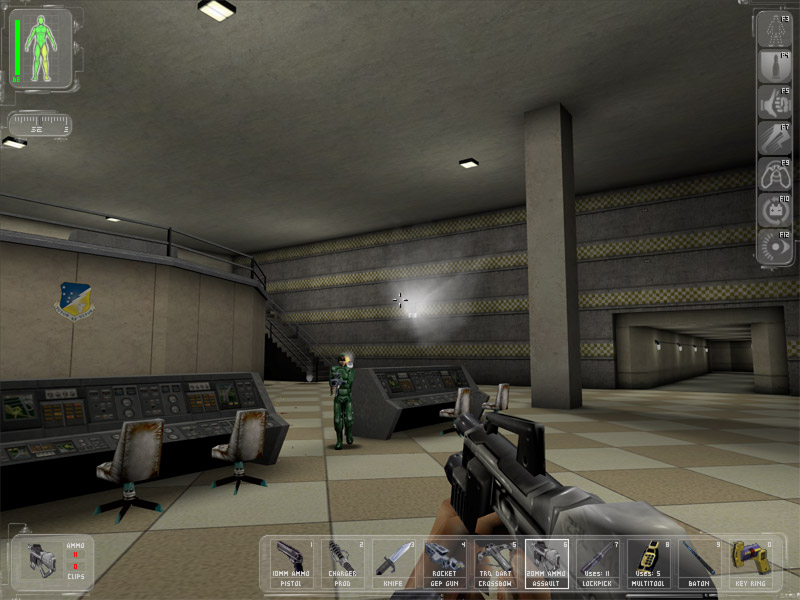Select the GEP Gun rocket launcher slot

[445, 563]
